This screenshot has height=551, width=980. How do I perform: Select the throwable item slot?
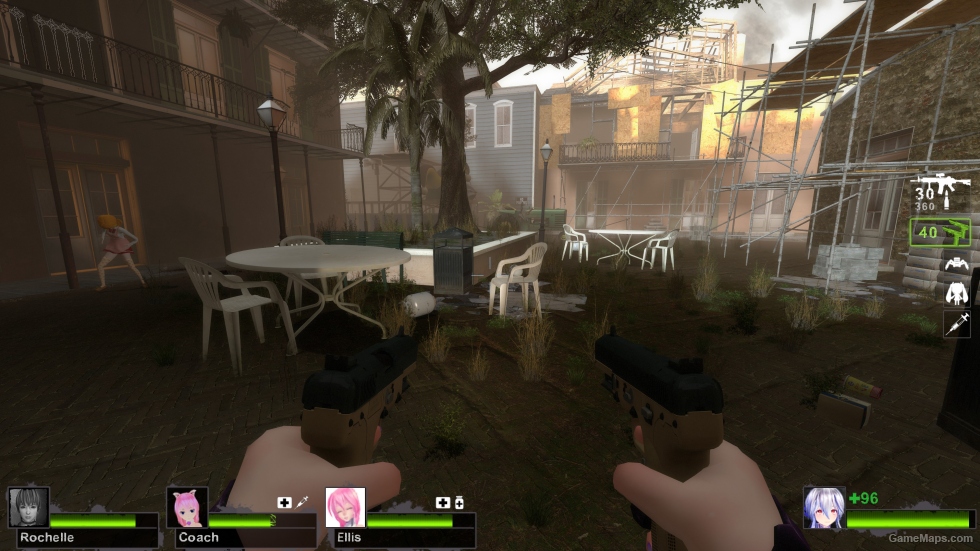coord(956,264)
